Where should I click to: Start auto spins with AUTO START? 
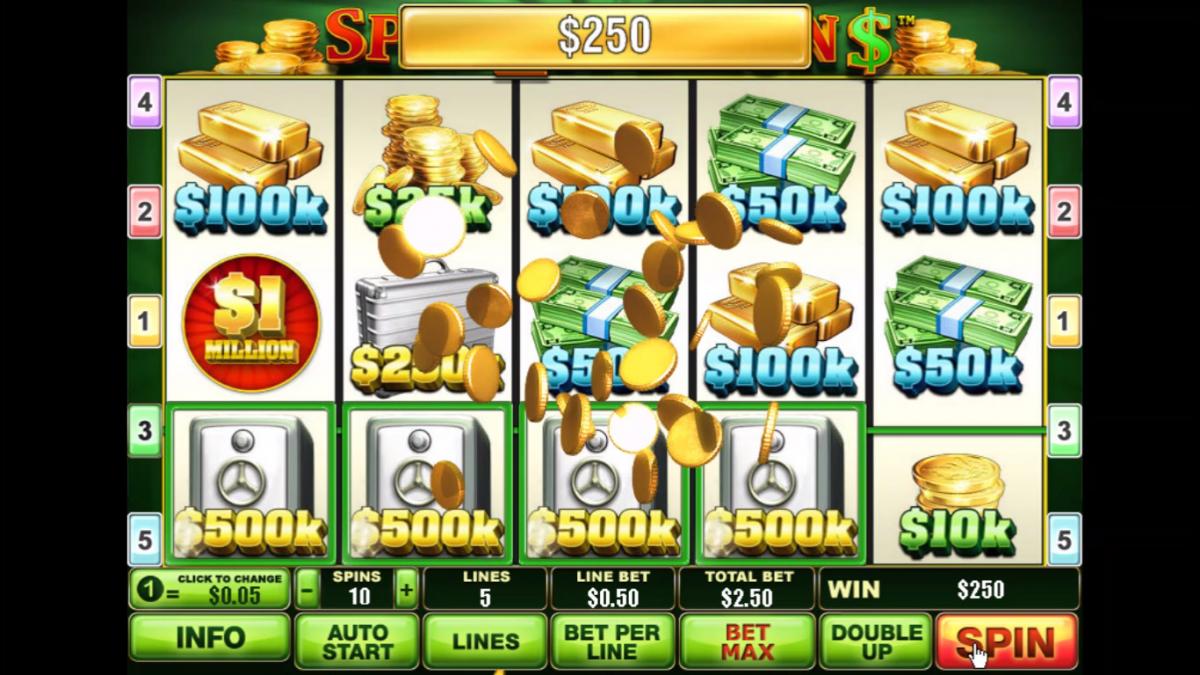point(357,641)
